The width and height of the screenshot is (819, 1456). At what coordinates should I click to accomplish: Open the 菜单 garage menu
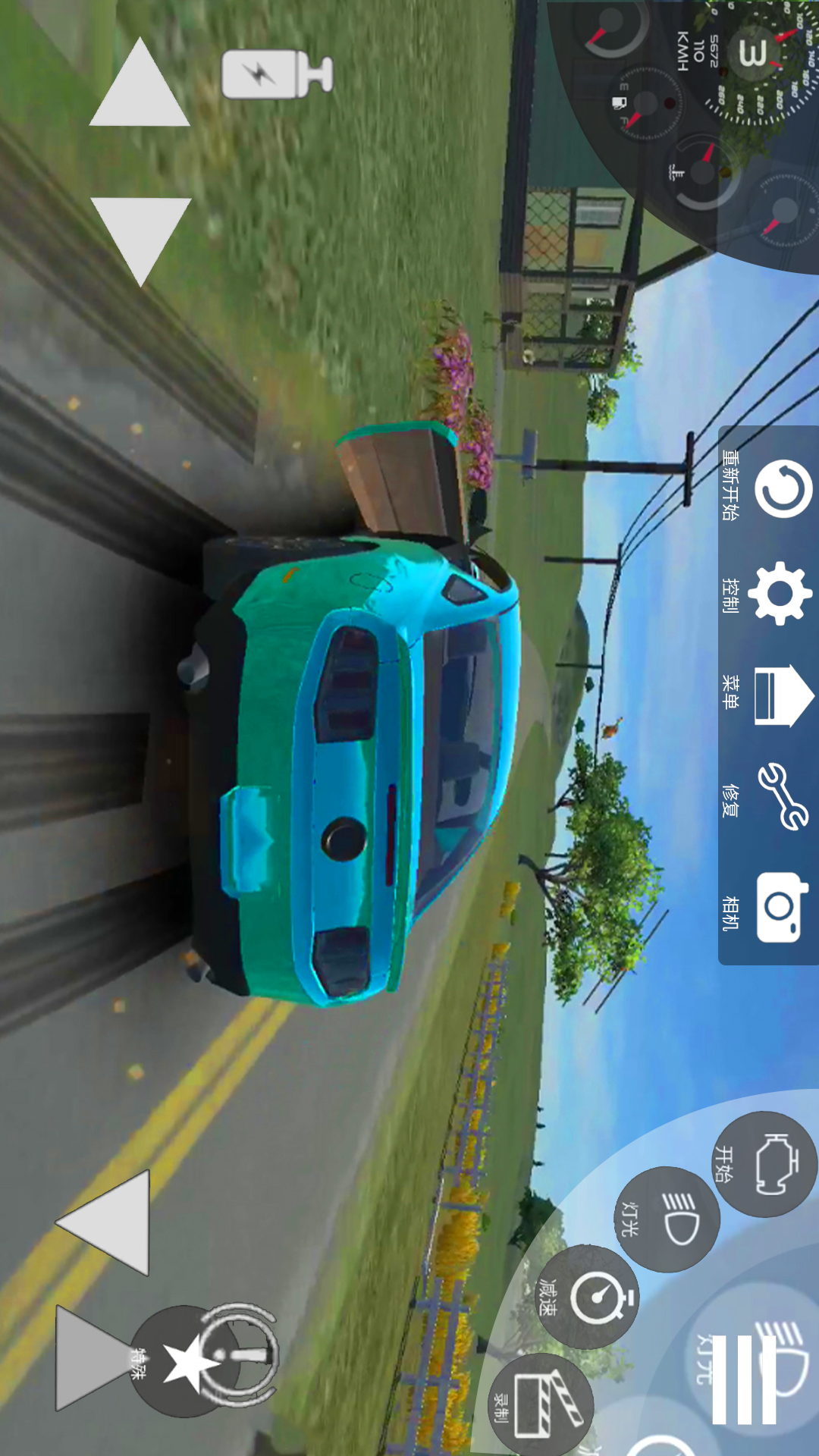tap(782, 695)
